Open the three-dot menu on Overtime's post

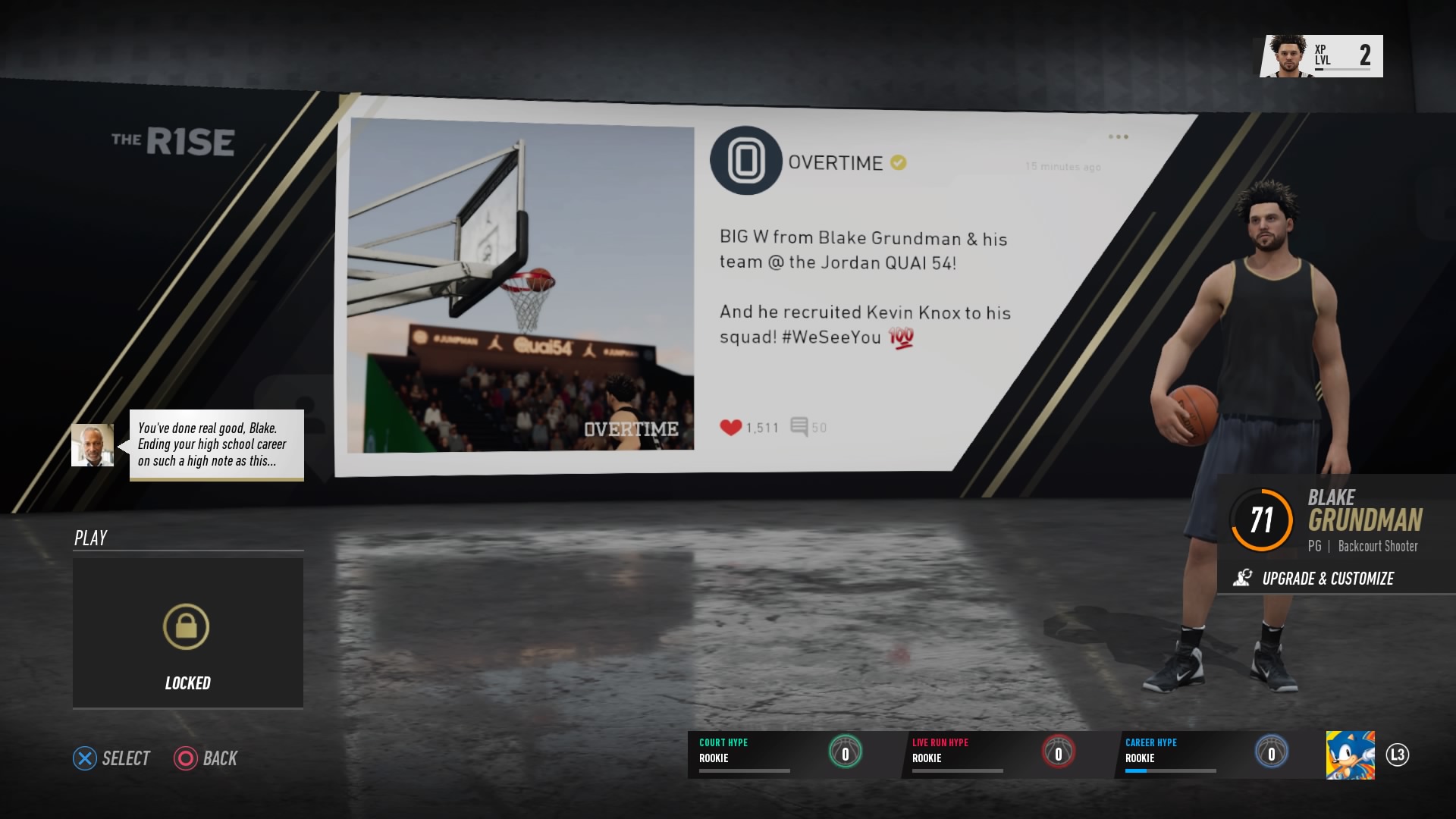tap(1118, 136)
